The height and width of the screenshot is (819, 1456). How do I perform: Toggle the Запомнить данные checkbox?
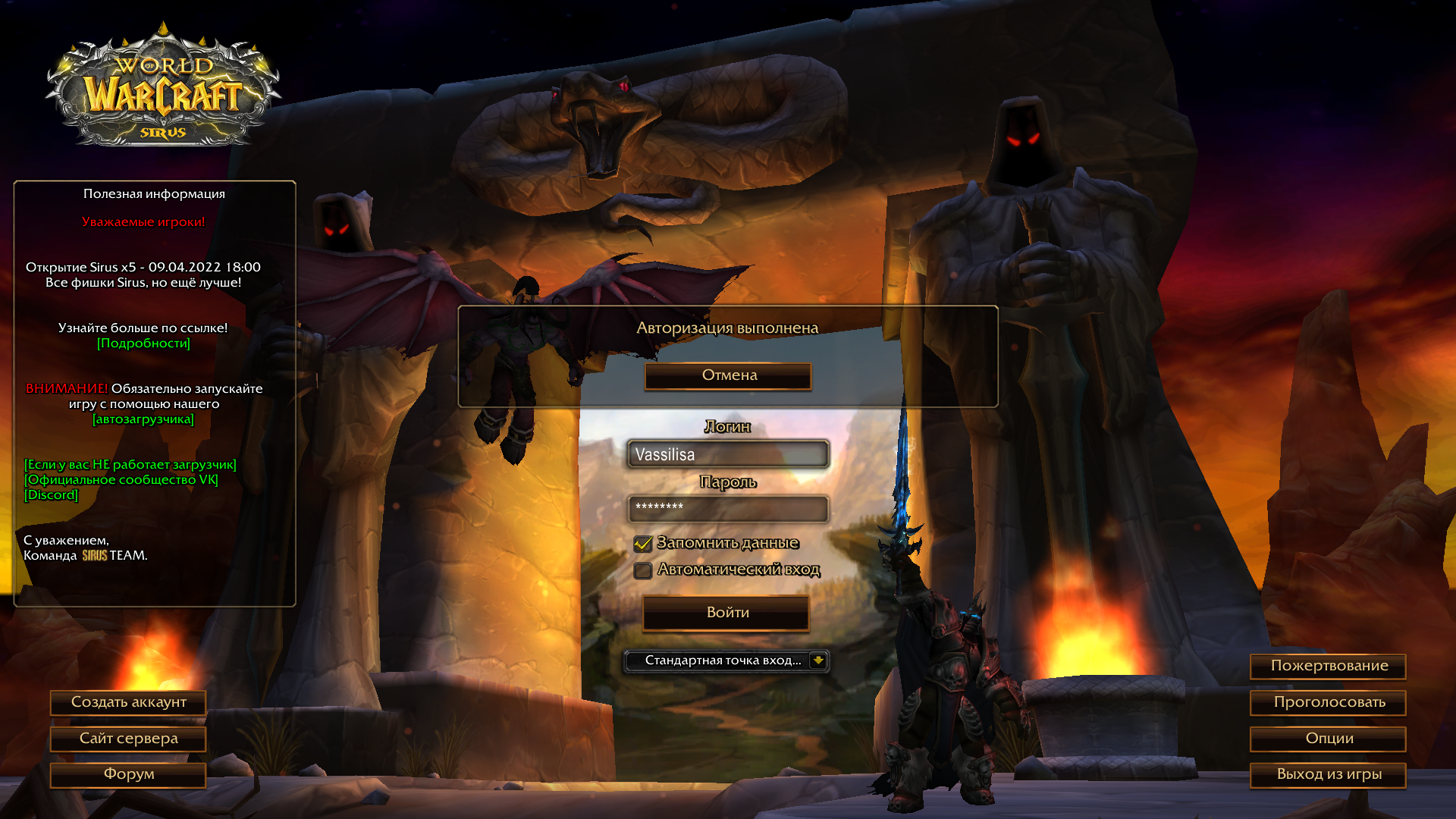point(643,544)
